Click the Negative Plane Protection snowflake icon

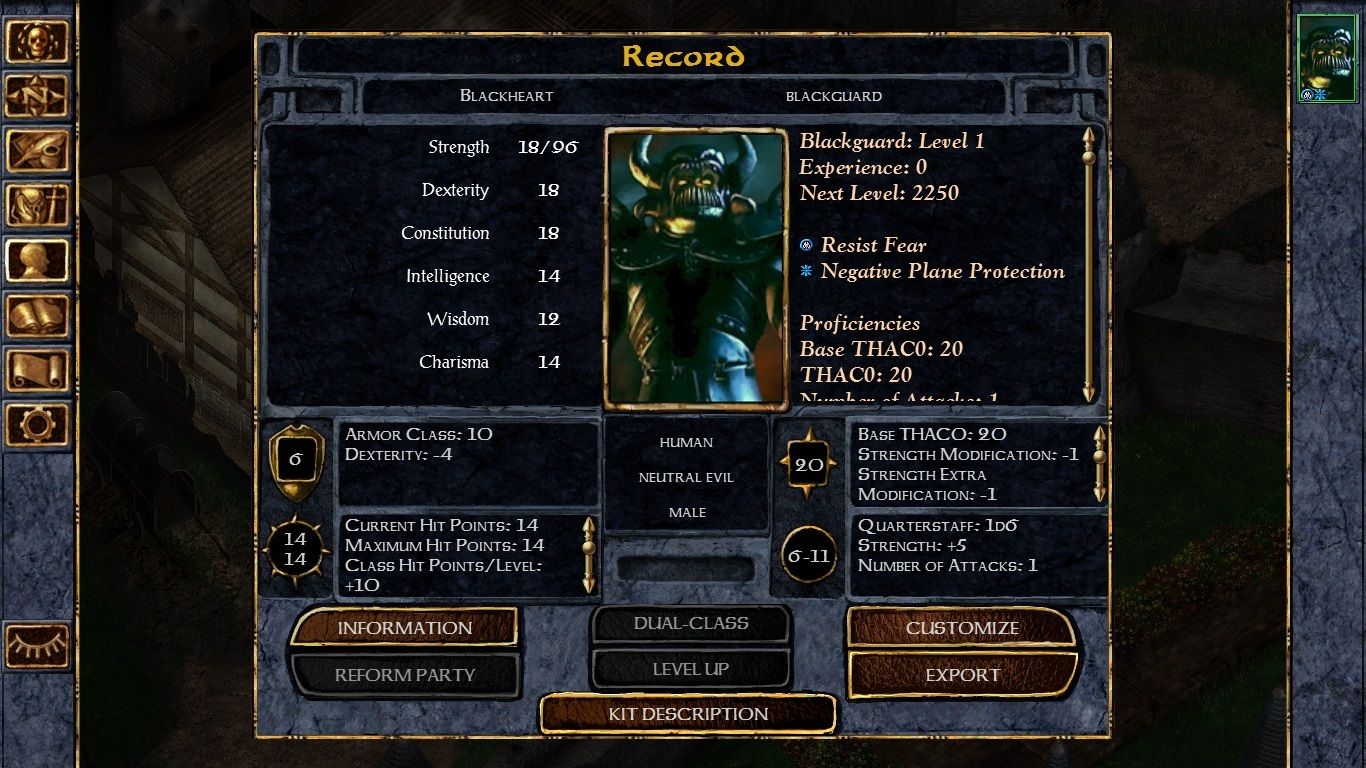(806, 270)
